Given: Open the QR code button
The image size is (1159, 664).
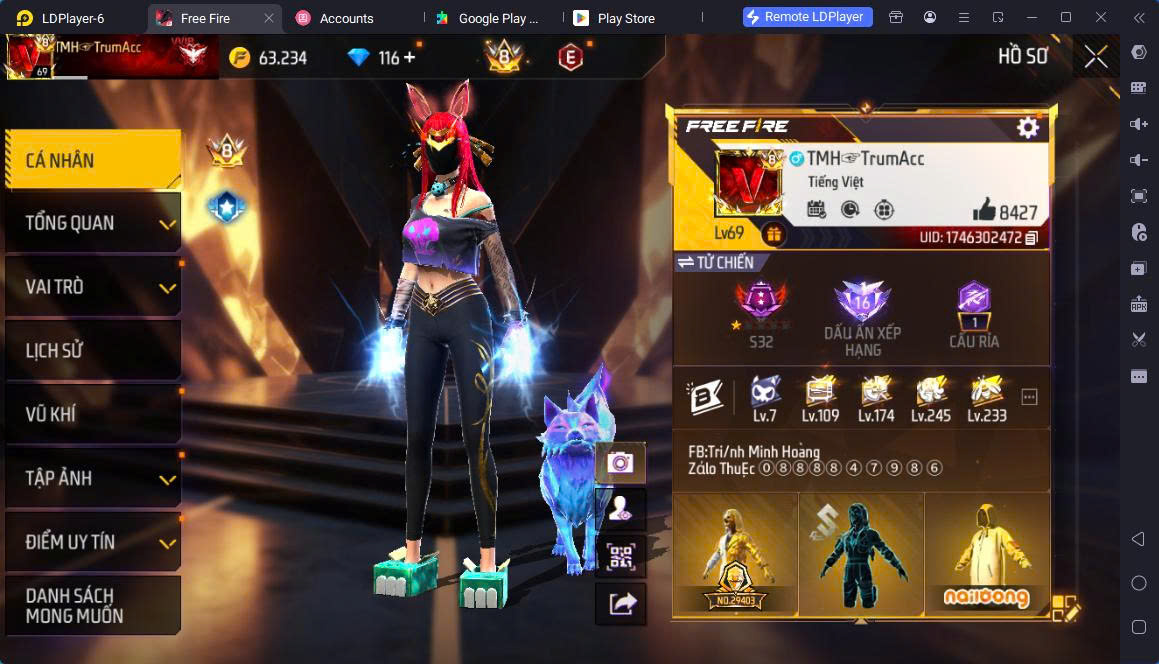Looking at the screenshot, I should click(x=620, y=557).
